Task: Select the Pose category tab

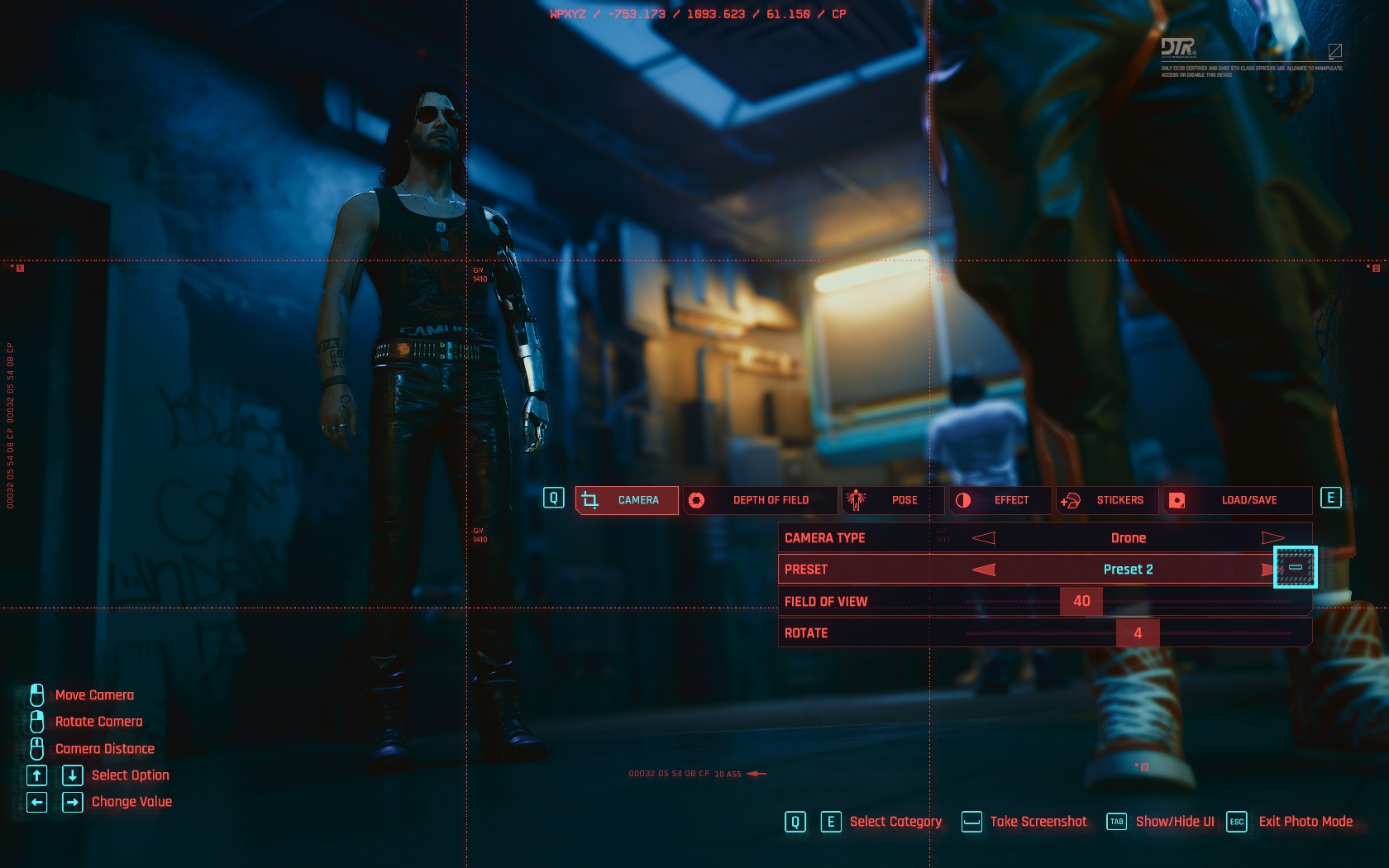Action: 893,500
